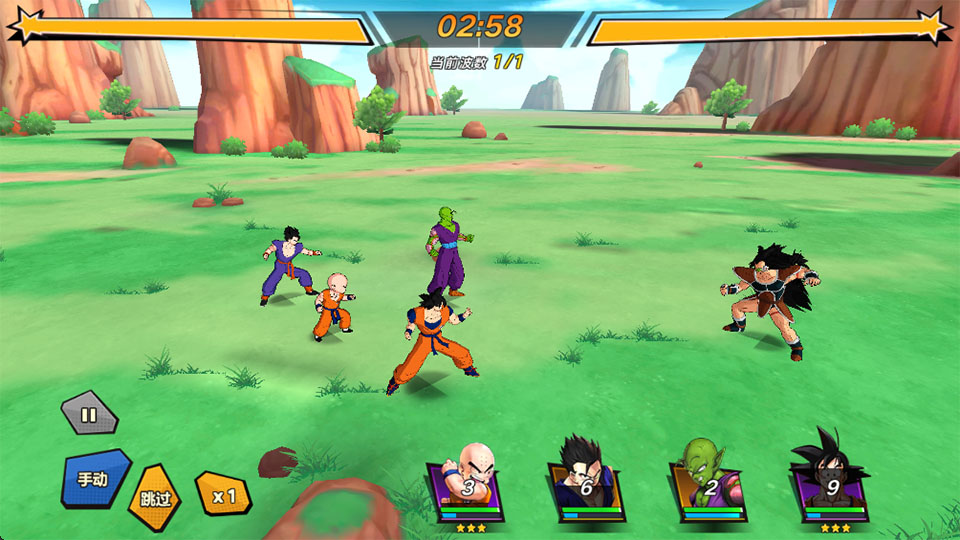Change battle speed with the x1 button

pos(222,494)
